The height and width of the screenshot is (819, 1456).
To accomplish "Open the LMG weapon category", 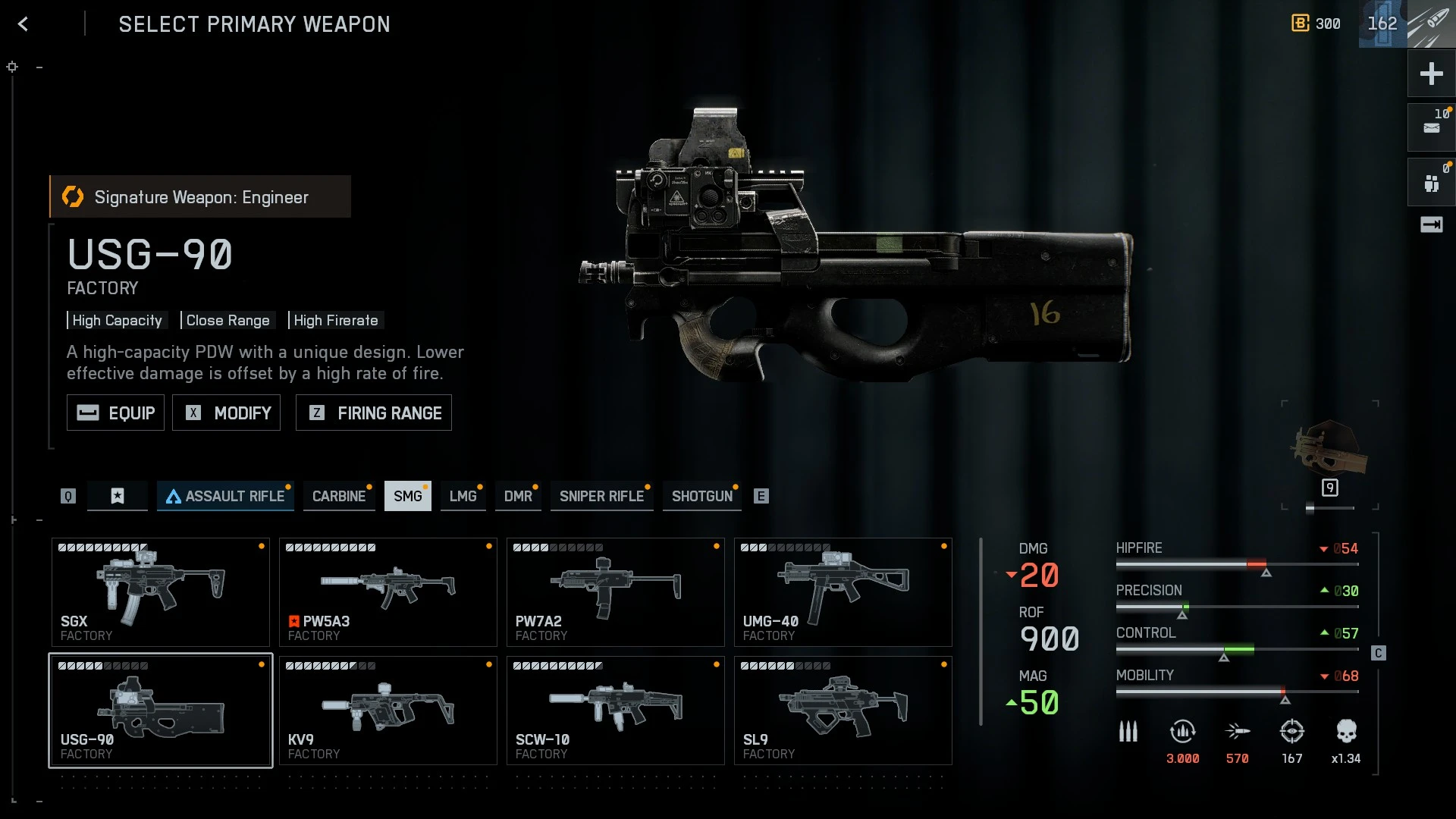I will 463,496.
